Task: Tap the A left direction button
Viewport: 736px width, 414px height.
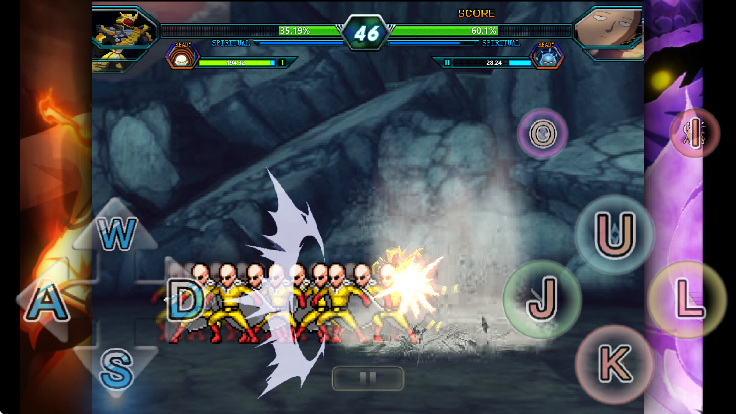Action: click(x=46, y=303)
